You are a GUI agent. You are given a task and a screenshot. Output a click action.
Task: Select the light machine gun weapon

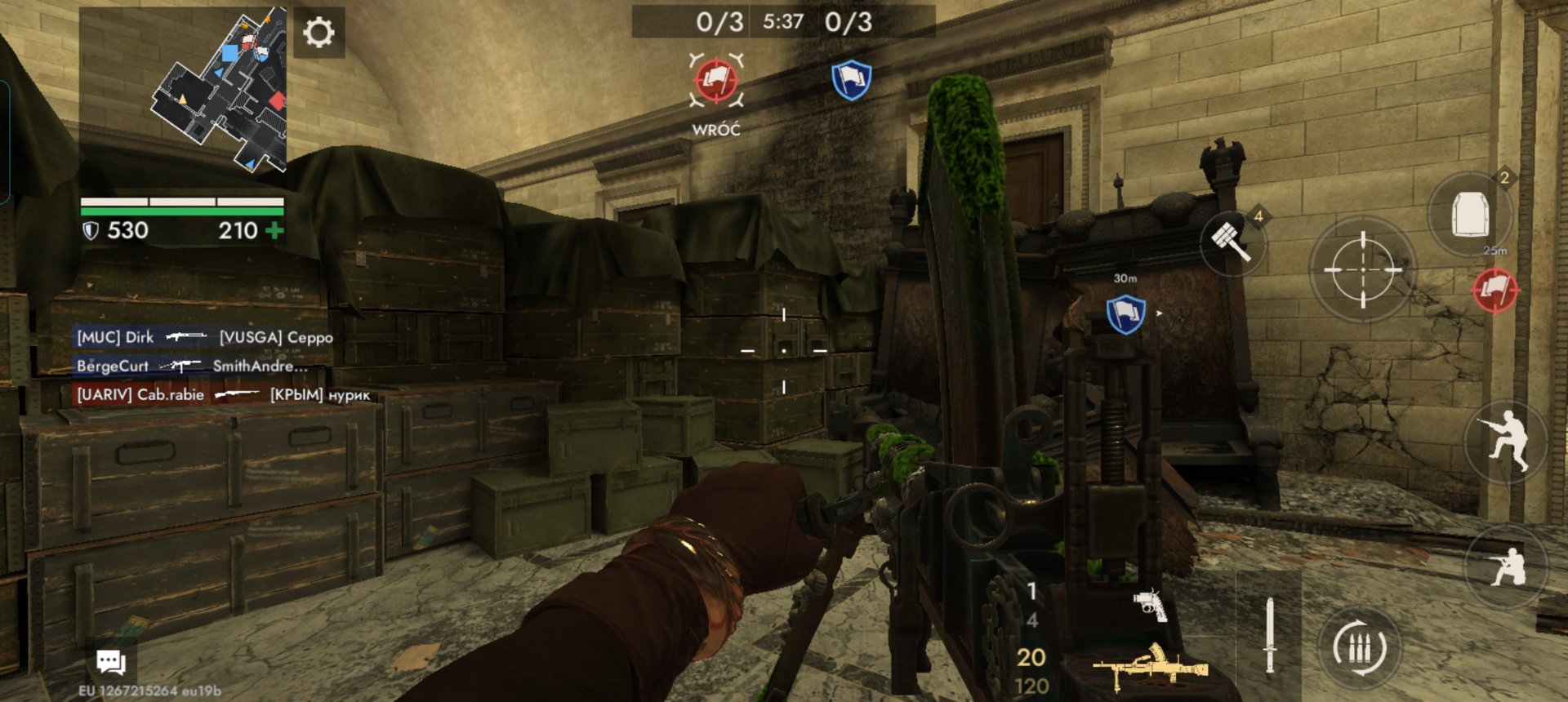[x=1150, y=665]
